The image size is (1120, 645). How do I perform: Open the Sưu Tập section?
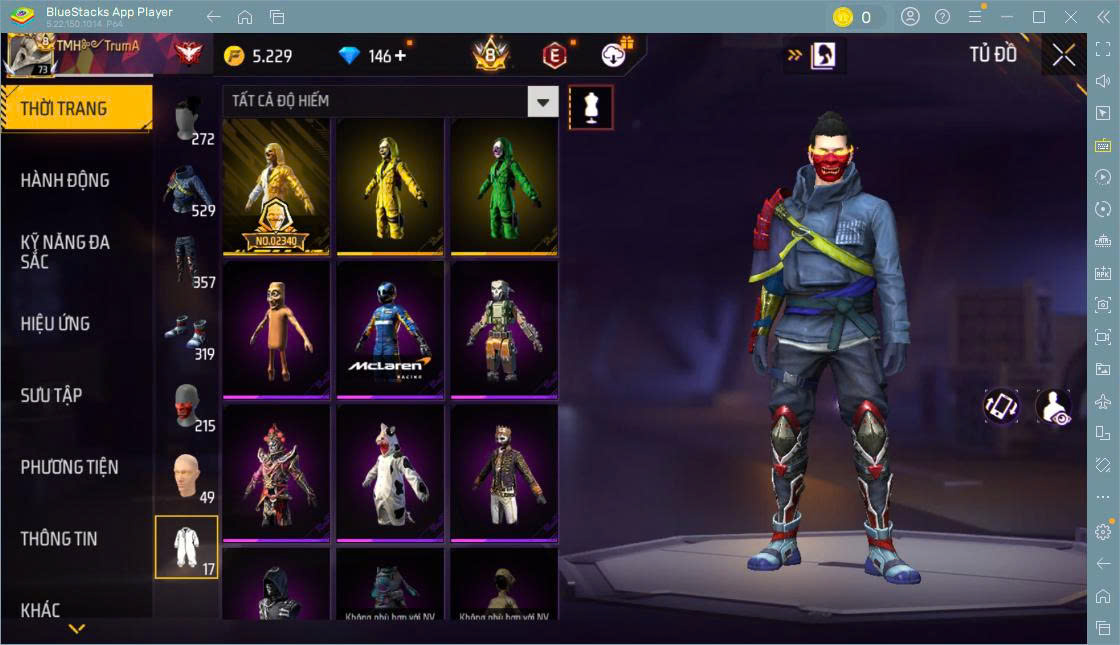[52, 395]
